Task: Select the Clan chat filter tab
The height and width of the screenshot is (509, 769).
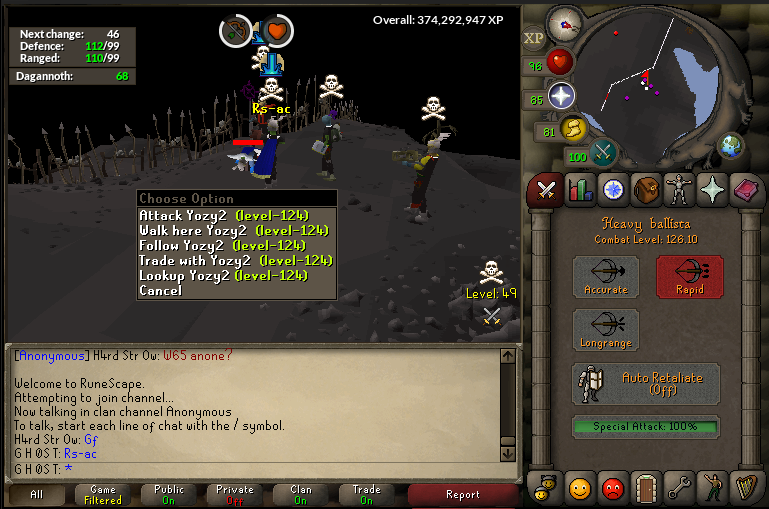Action: (x=301, y=494)
